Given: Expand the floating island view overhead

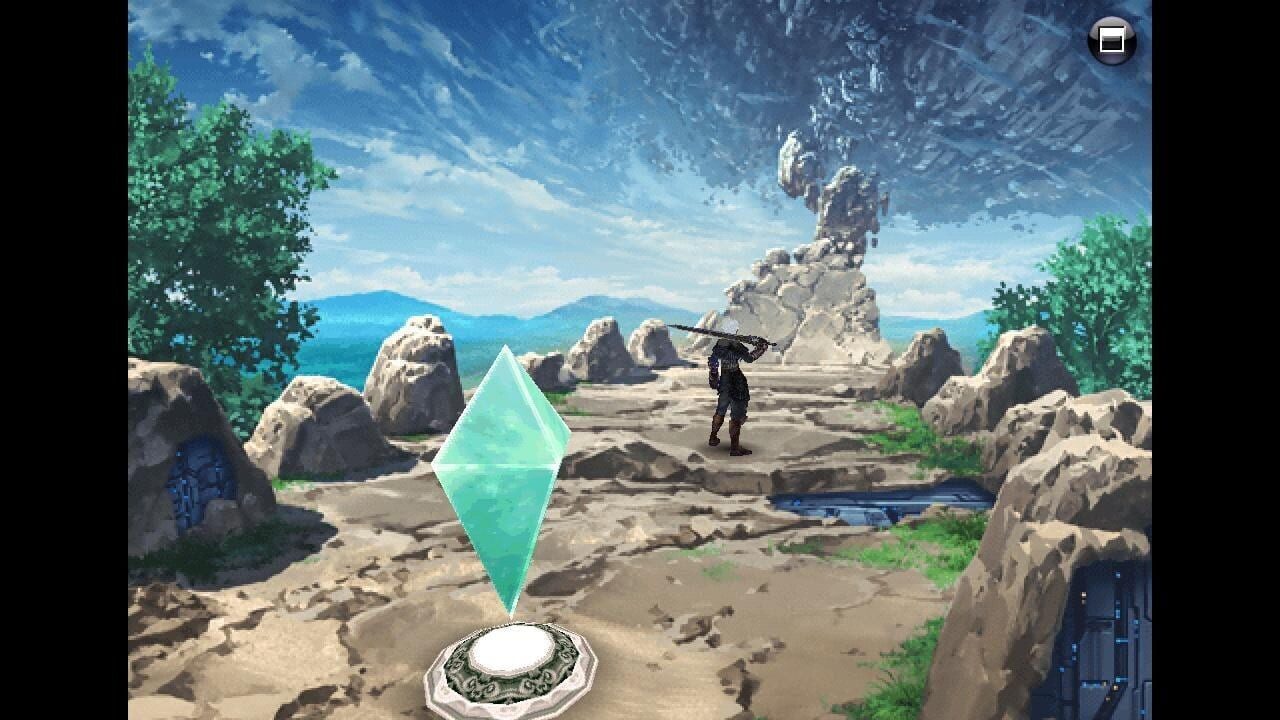Looking at the screenshot, I should 880,90.
